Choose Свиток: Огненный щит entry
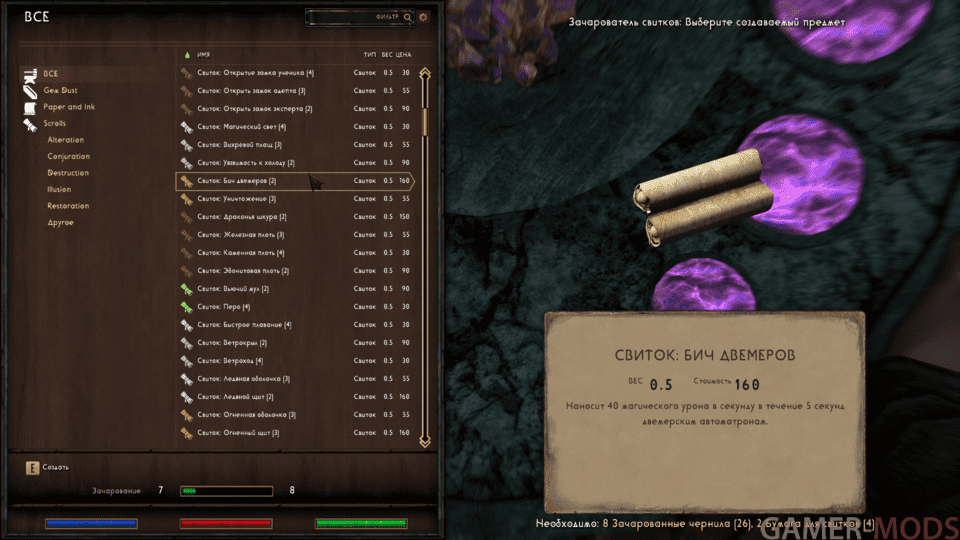960x540 pixels. (x=238, y=433)
